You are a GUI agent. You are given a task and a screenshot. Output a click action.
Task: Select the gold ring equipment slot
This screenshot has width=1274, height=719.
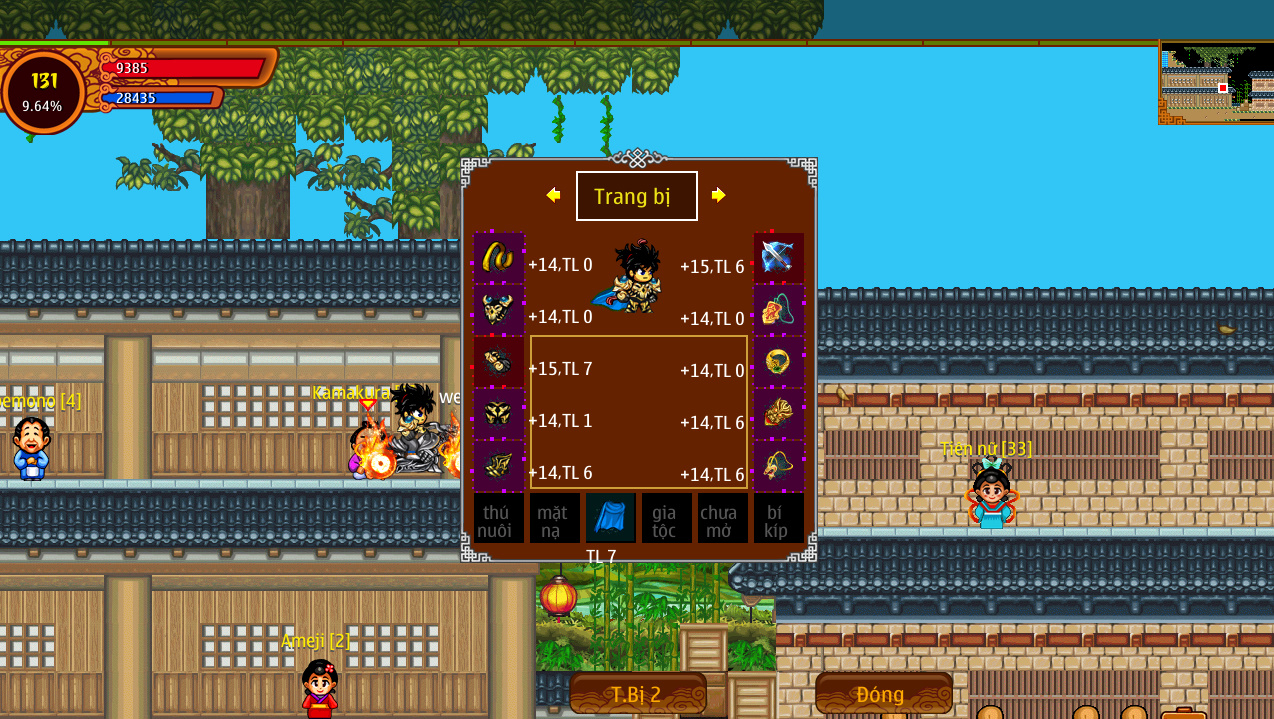[778, 362]
